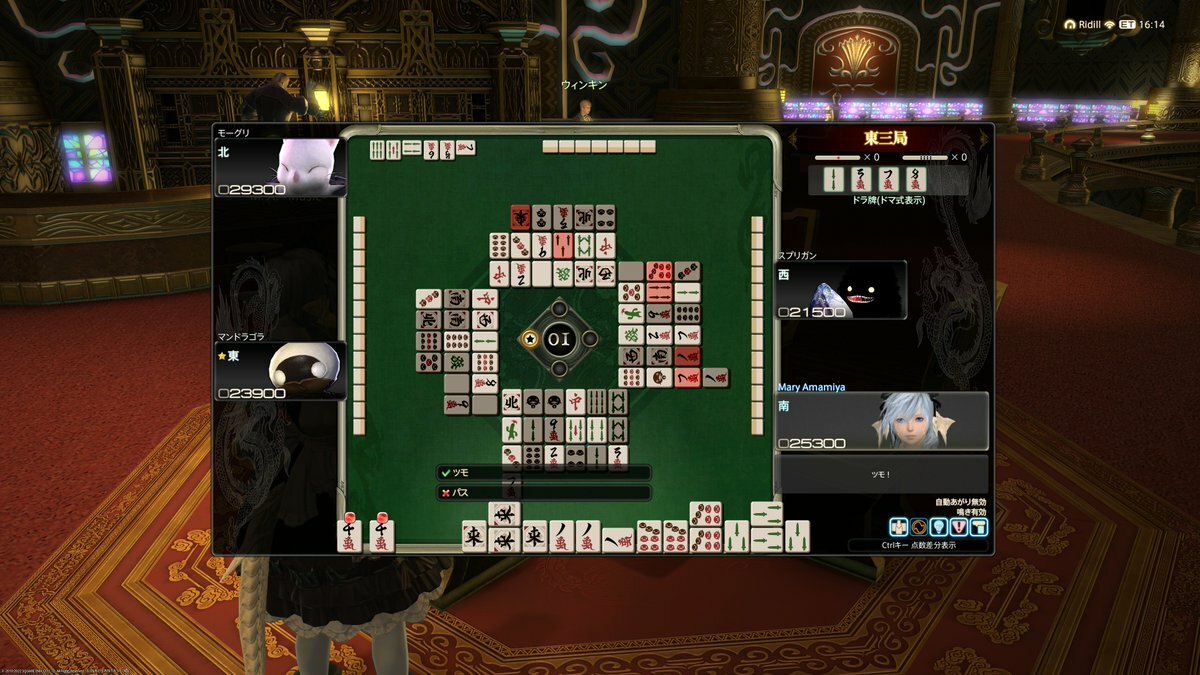This screenshot has height=675, width=1200.
Task: Pick the sideways 八萬 tile in hand
Action: 617,542
